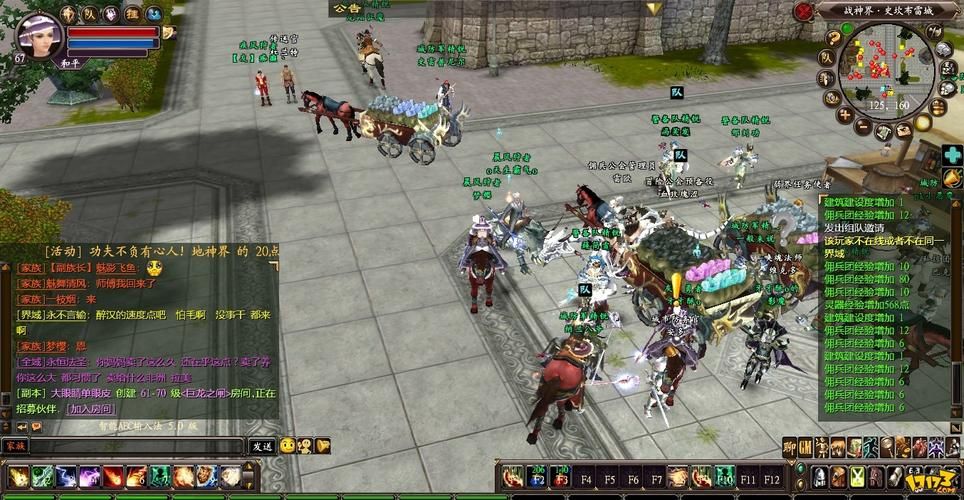Click the red X button above minimap
The image size is (964, 500).
coord(802,11)
